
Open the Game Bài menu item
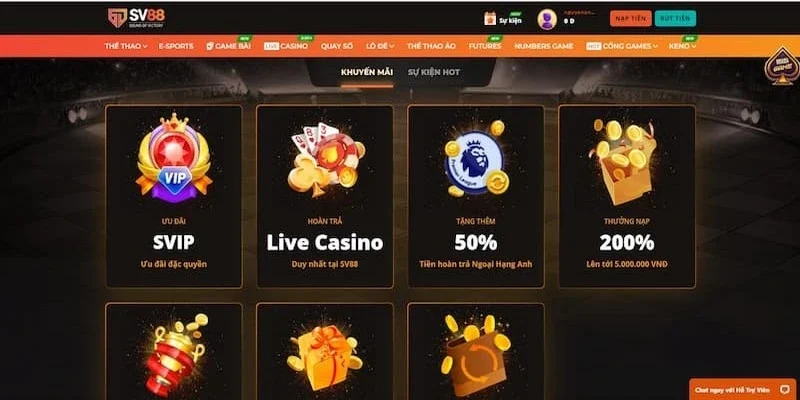(x=228, y=46)
